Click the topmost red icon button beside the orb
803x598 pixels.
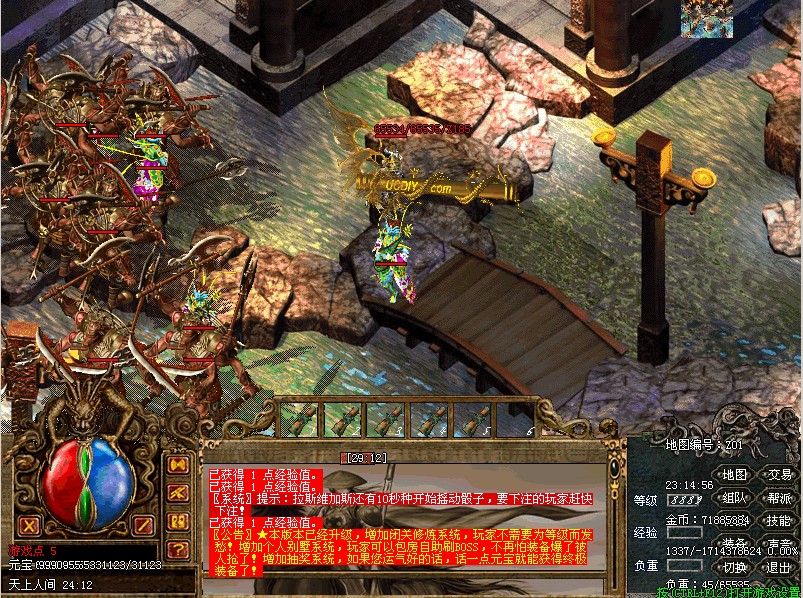(179, 466)
